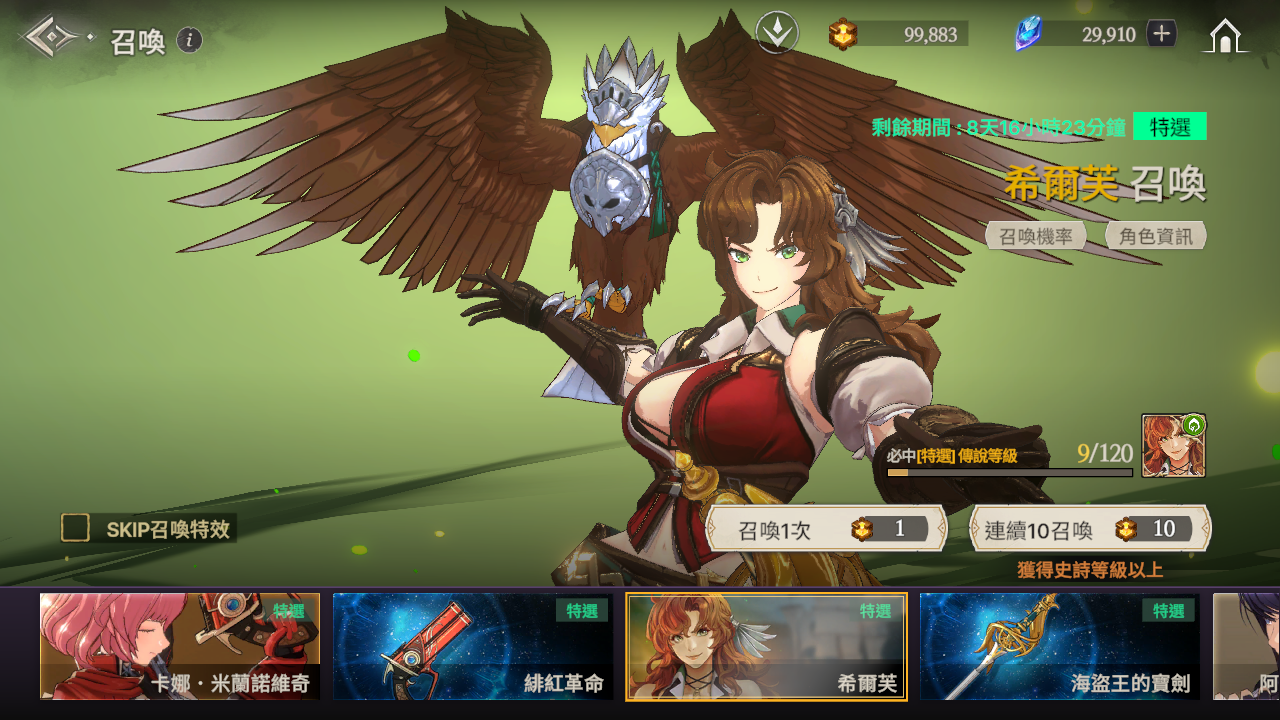The width and height of the screenshot is (1280, 720).
Task: Summon once with 召喚1次 button
Action: pyautogui.click(x=826, y=529)
